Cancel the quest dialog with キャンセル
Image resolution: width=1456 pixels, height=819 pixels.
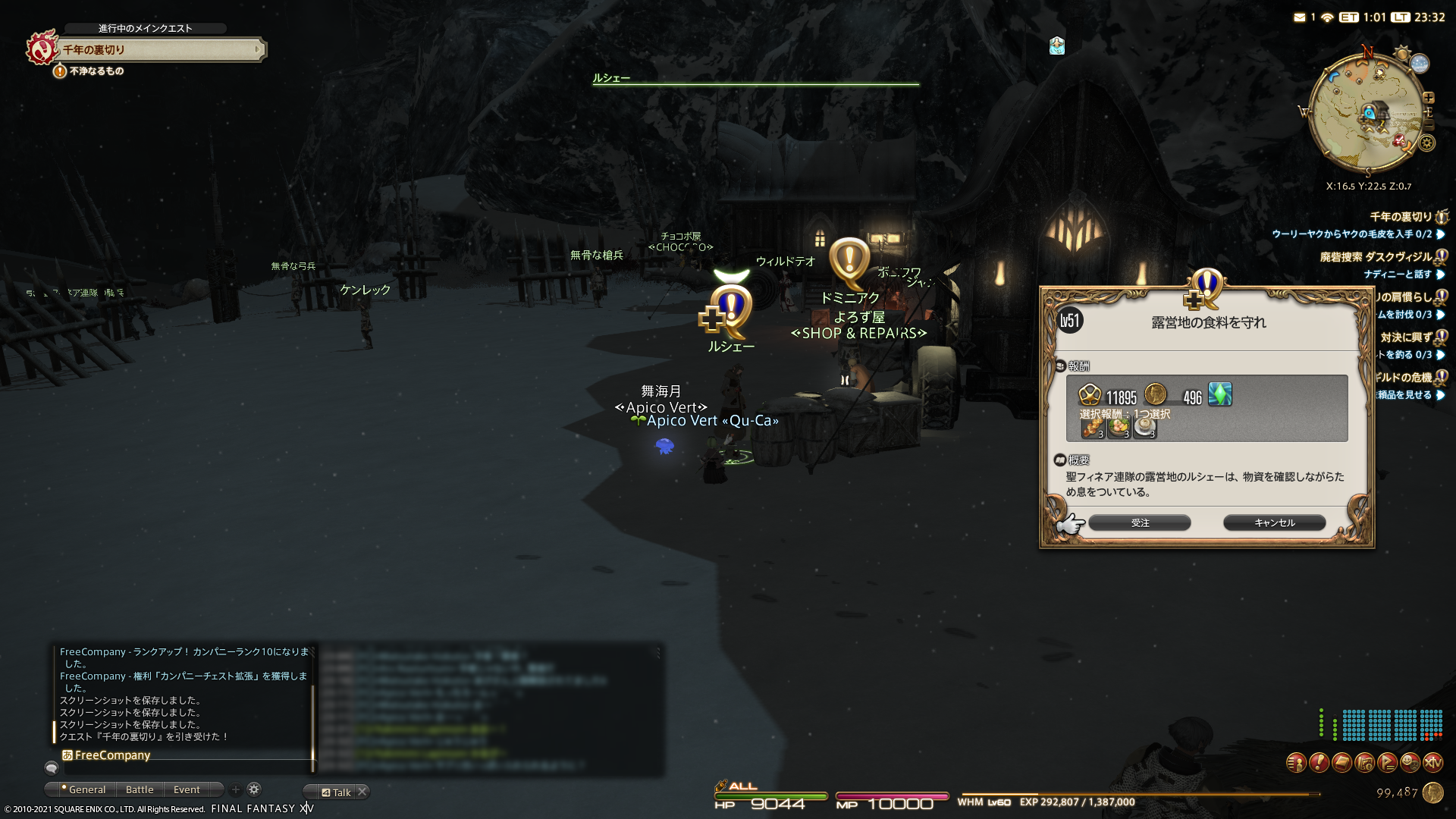[1274, 523]
